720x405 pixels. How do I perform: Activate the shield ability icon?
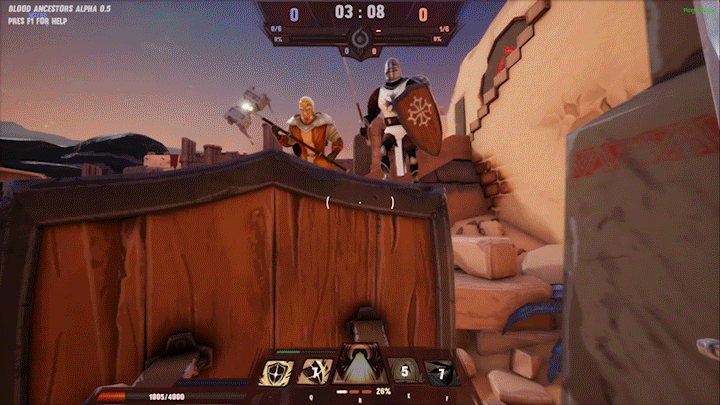[277, 372]
